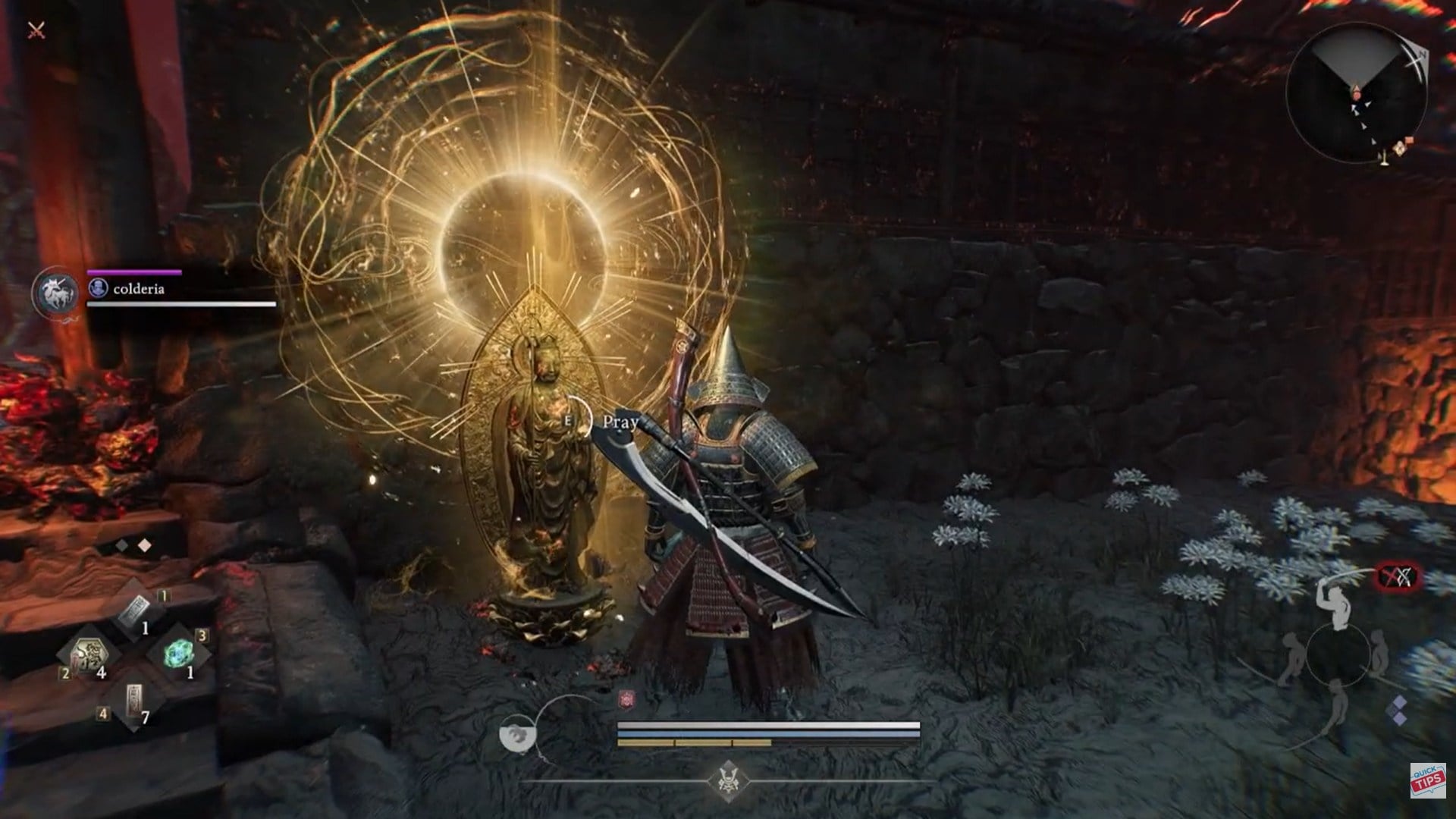Toggle the black stance diamond indicator

click(121, 544)
